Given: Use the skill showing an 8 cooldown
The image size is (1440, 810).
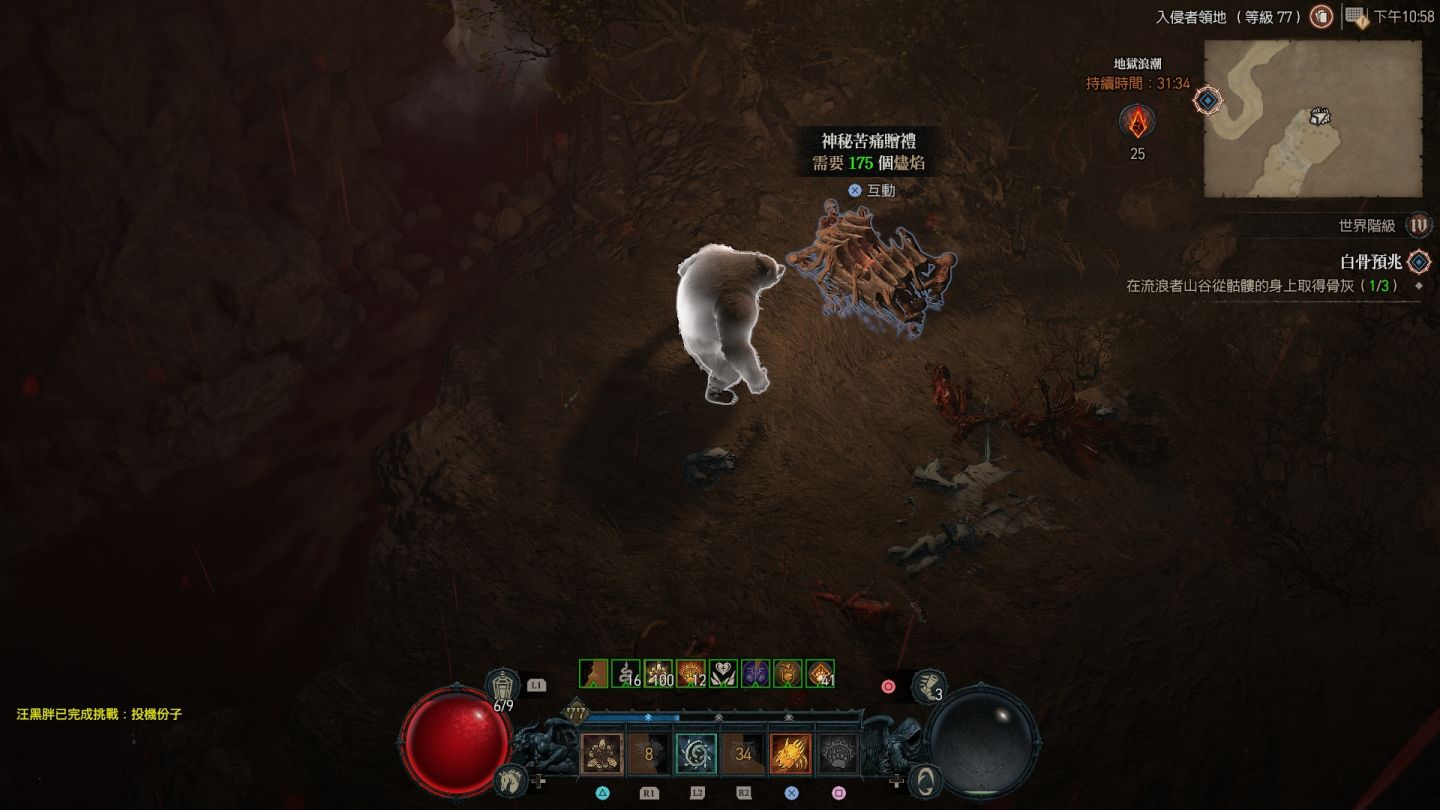Looking at the screenshot, I should [649, 754].
